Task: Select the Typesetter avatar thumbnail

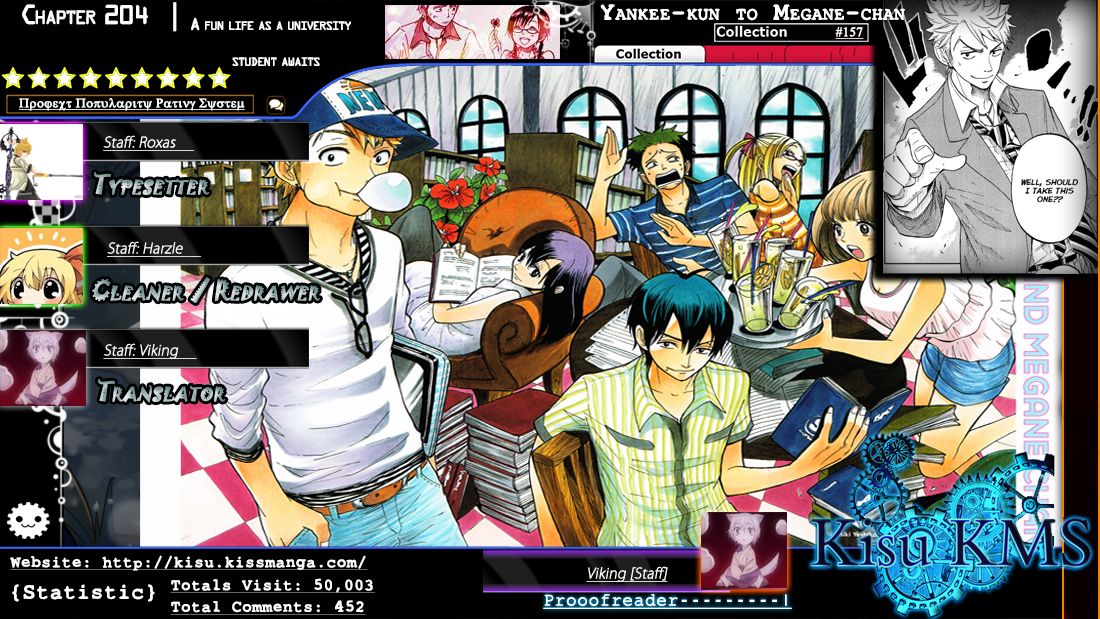Action: point(42,161)
